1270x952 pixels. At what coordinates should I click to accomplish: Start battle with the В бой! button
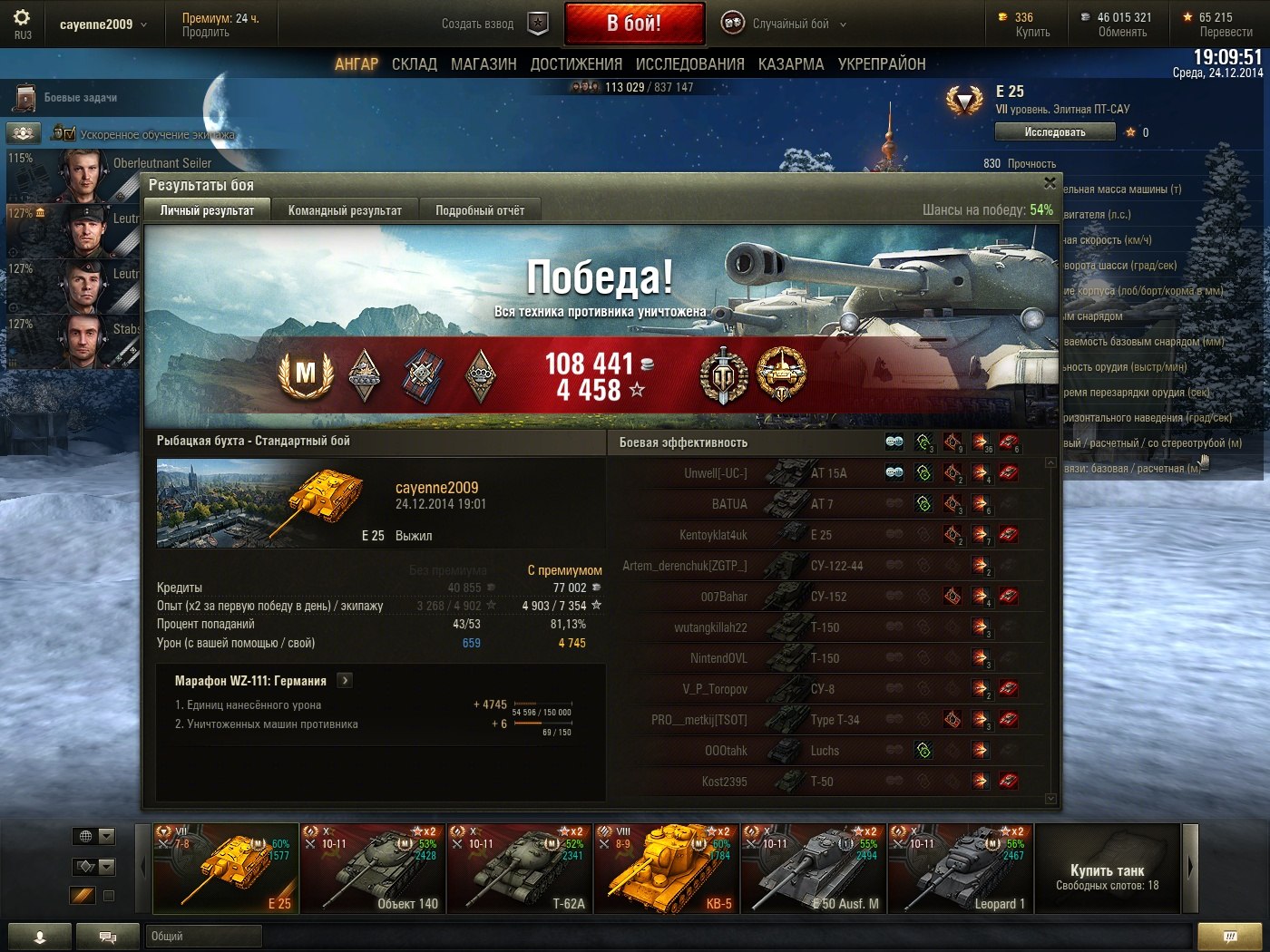tap(634, 24)
